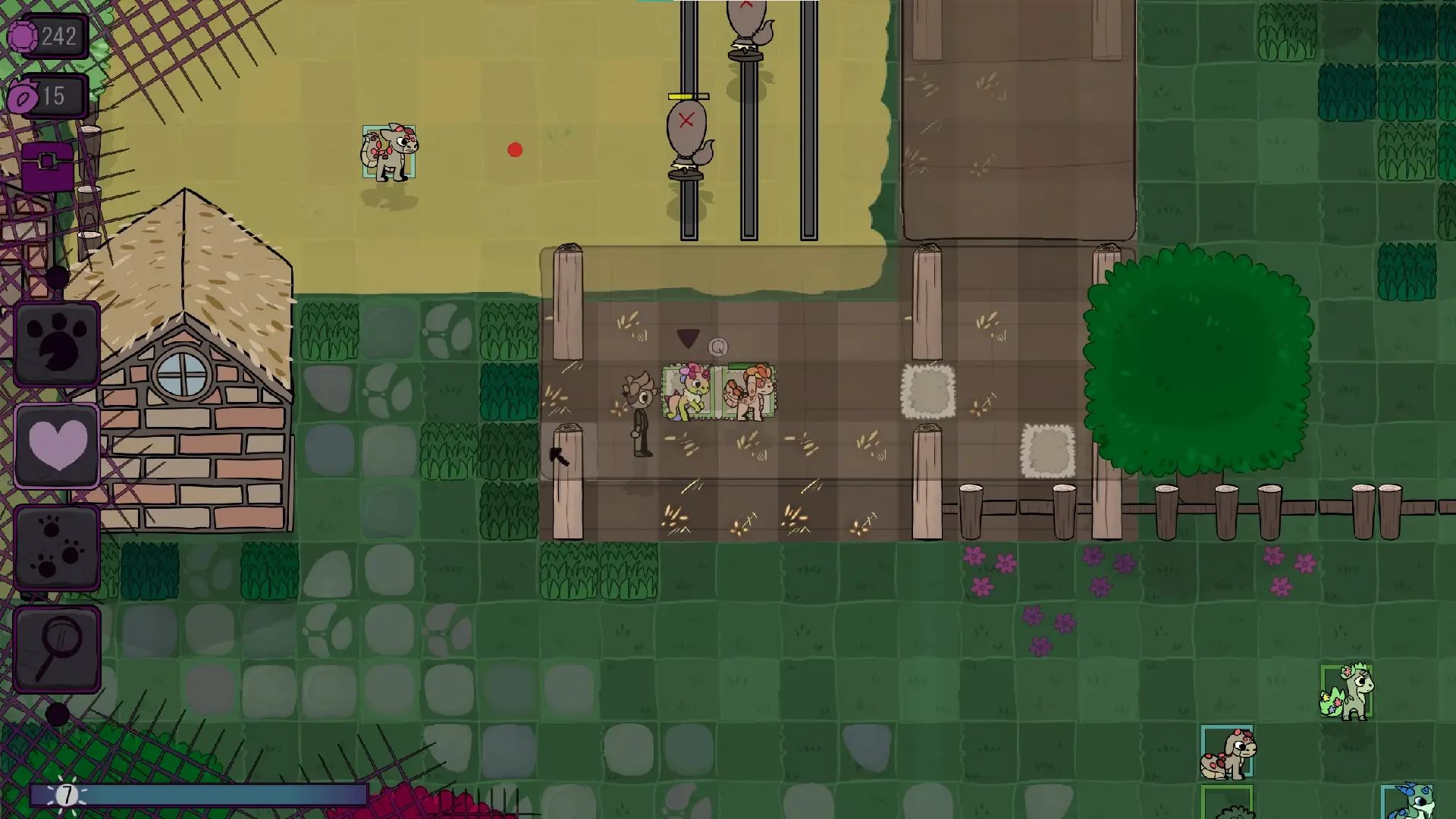Click the plum counter showing 15
The image size is (1456, 819).
tap(45, 96)
